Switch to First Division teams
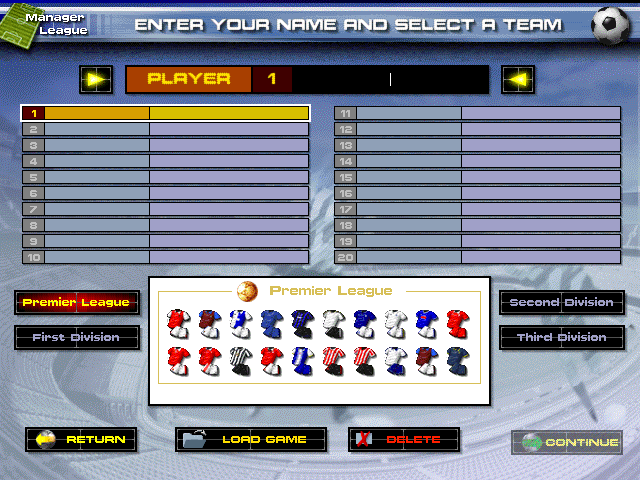Viewport: 640px width, 480px height. (76, 338)
